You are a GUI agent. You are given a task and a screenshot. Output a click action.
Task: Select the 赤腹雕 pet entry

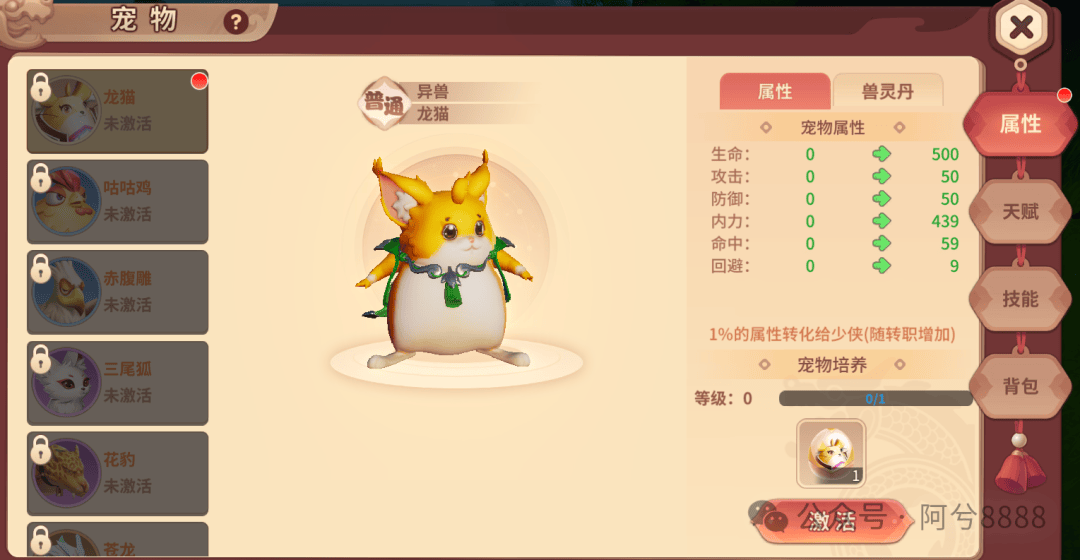point(117,292)
